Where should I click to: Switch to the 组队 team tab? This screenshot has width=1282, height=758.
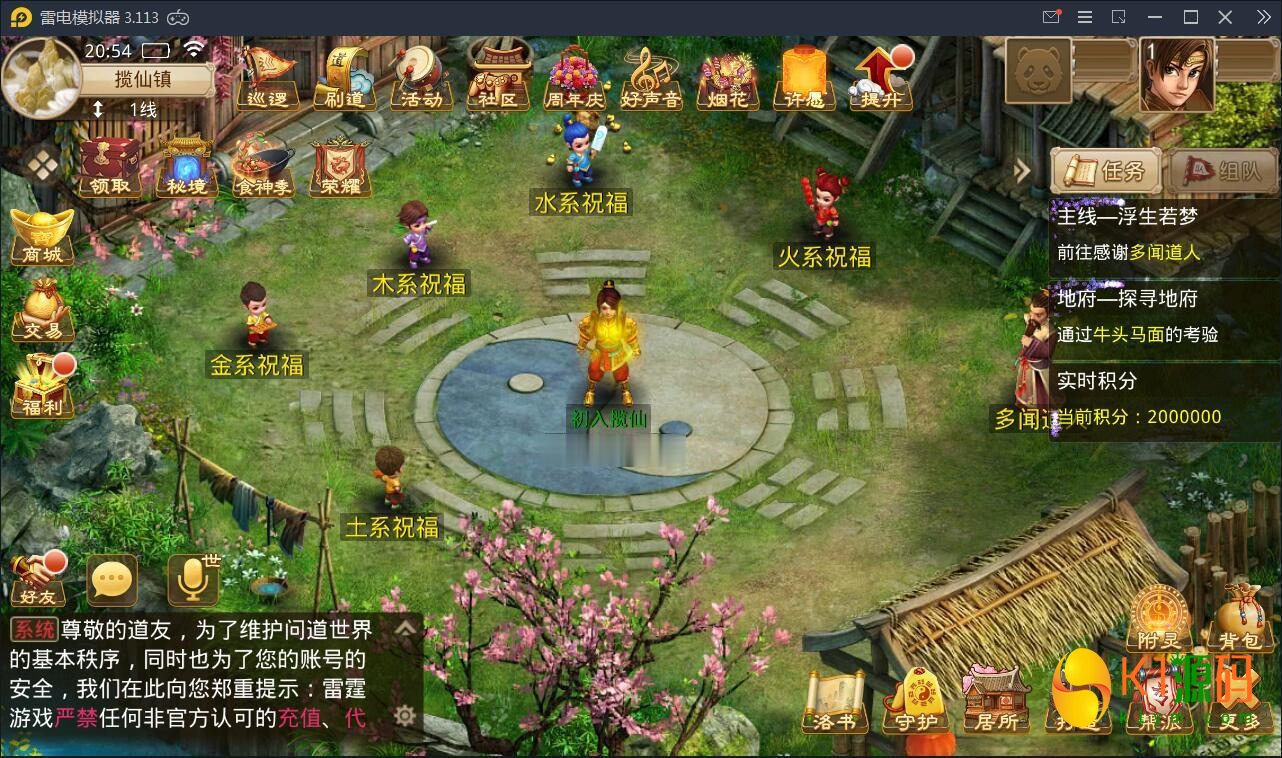(1220, 171)
